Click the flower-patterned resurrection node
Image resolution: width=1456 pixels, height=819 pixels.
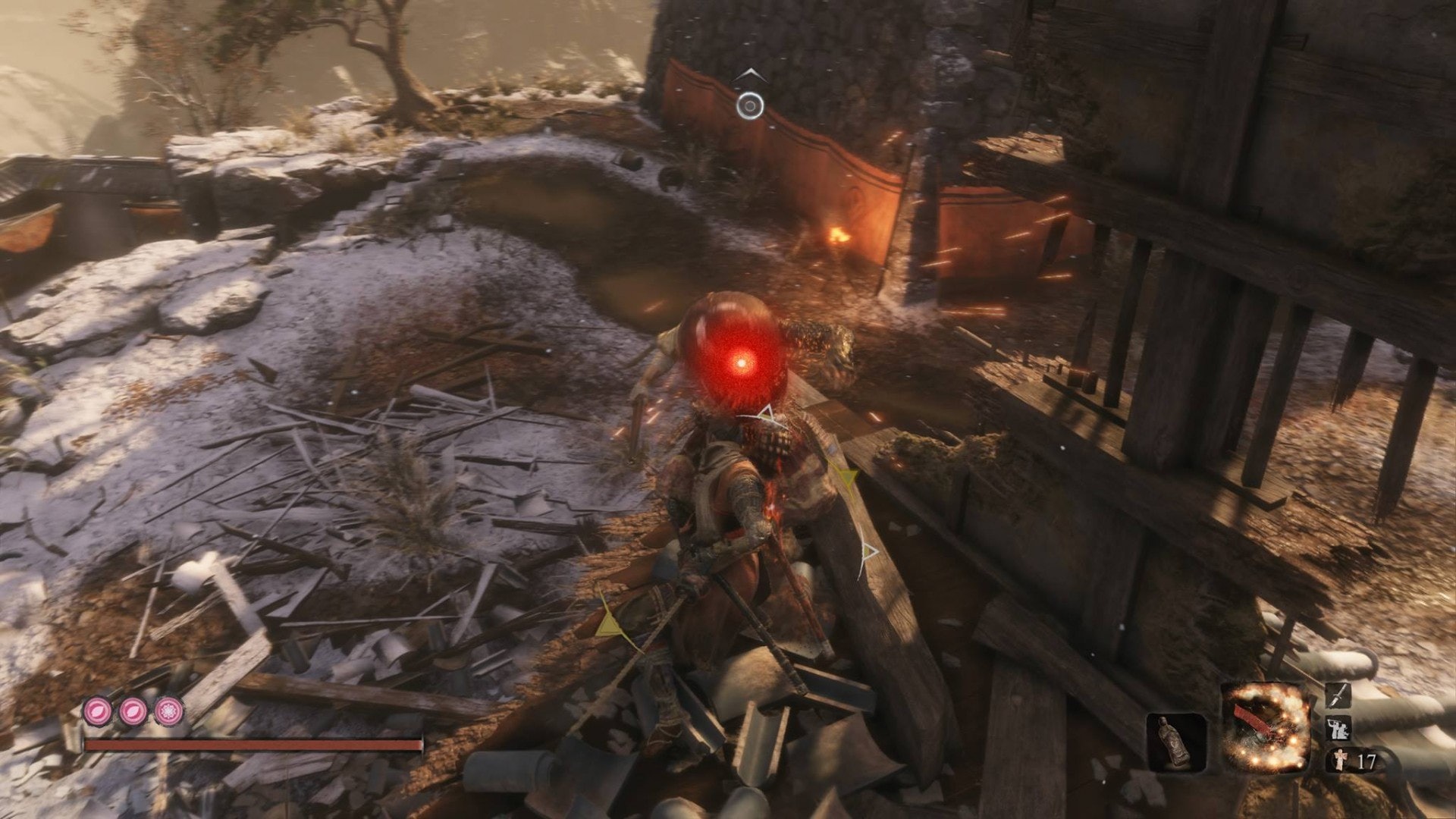pyautogui.click(x=168, y=711)
